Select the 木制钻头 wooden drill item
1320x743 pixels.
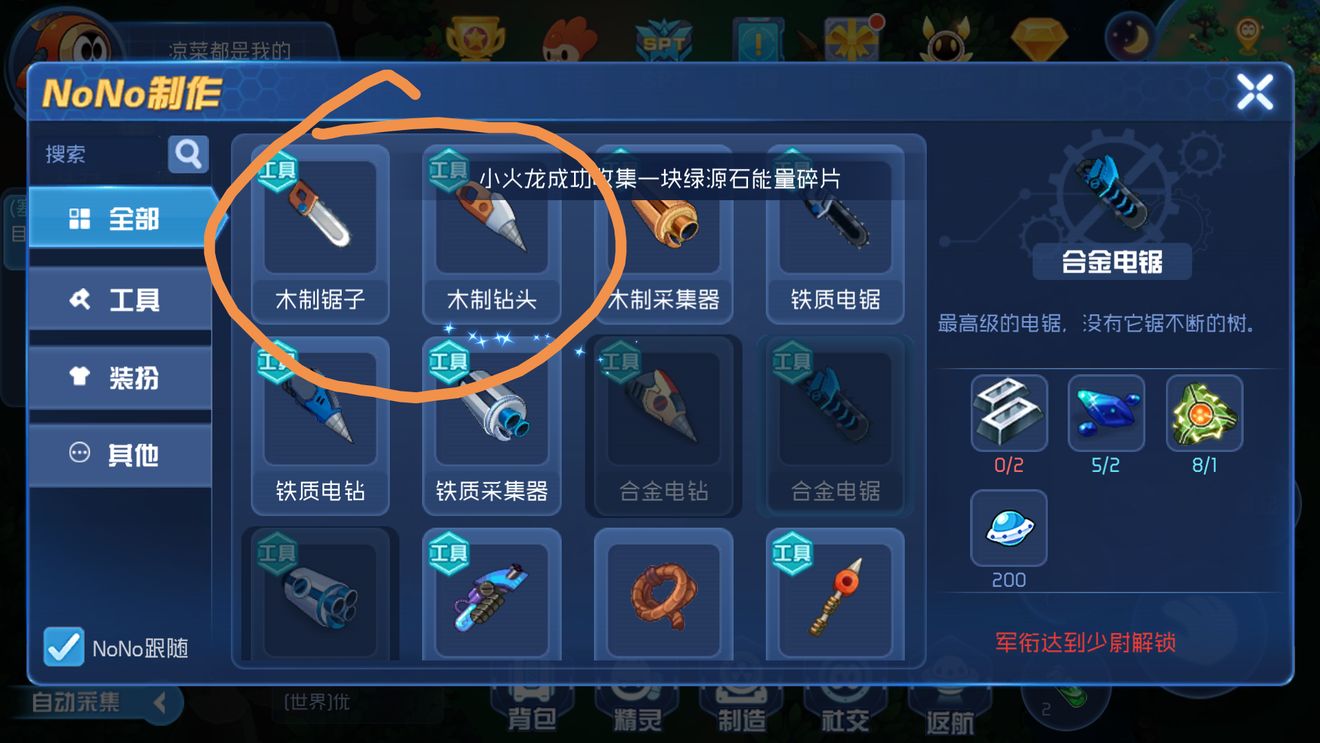click(x=490, y=230)
